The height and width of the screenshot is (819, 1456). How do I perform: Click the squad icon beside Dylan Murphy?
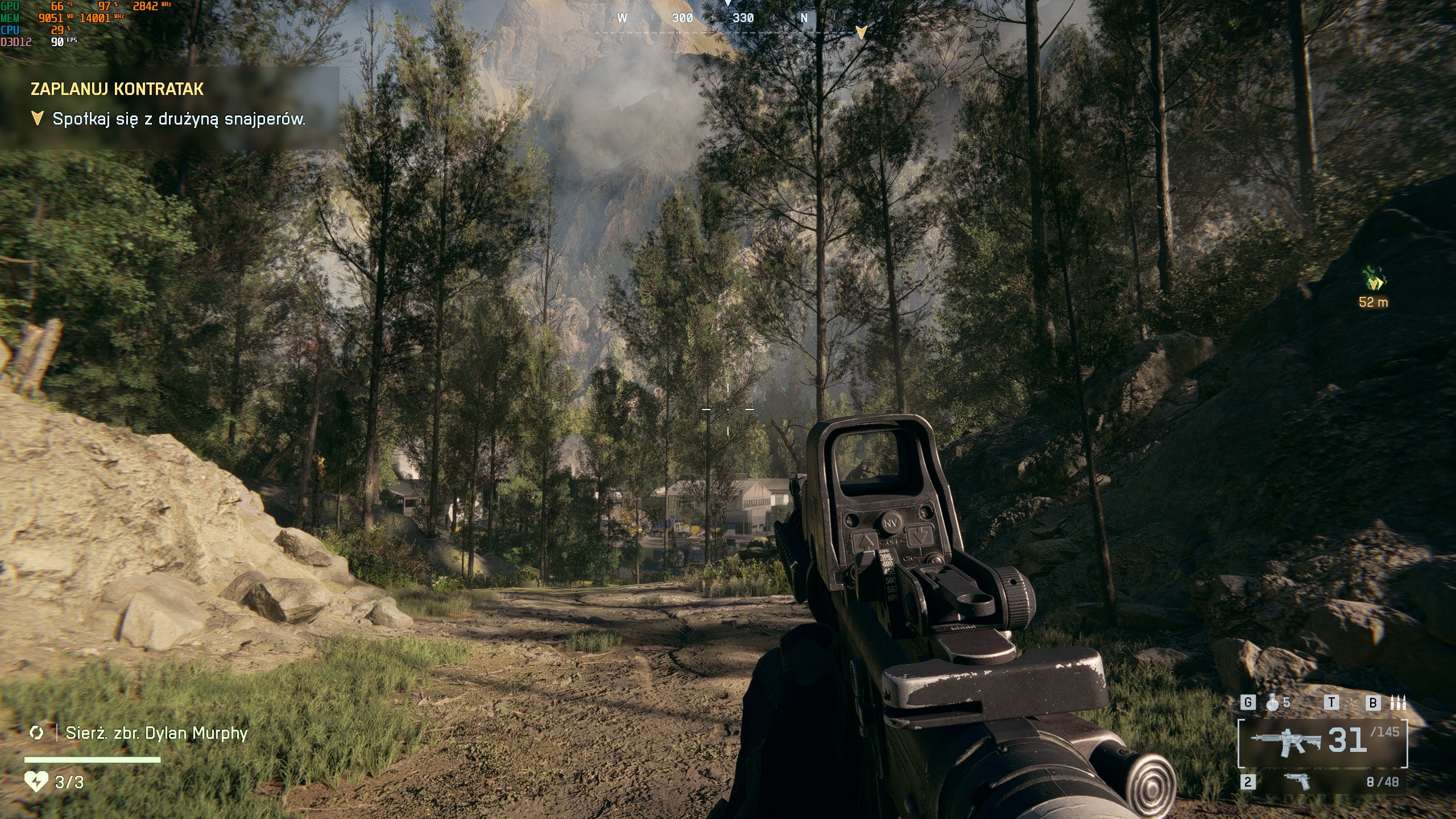point(36,733)
